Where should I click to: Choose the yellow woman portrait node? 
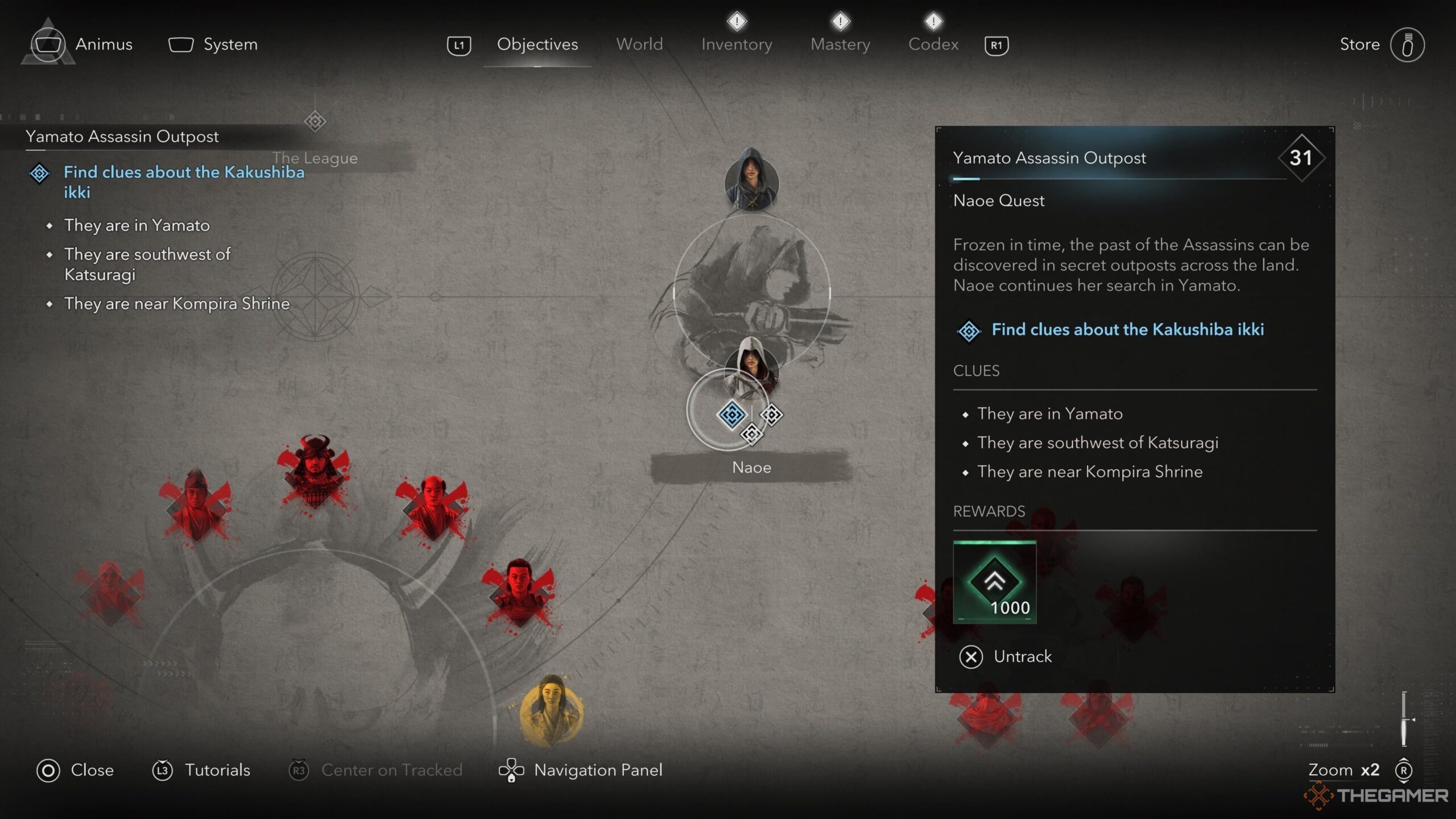(551, 711)
